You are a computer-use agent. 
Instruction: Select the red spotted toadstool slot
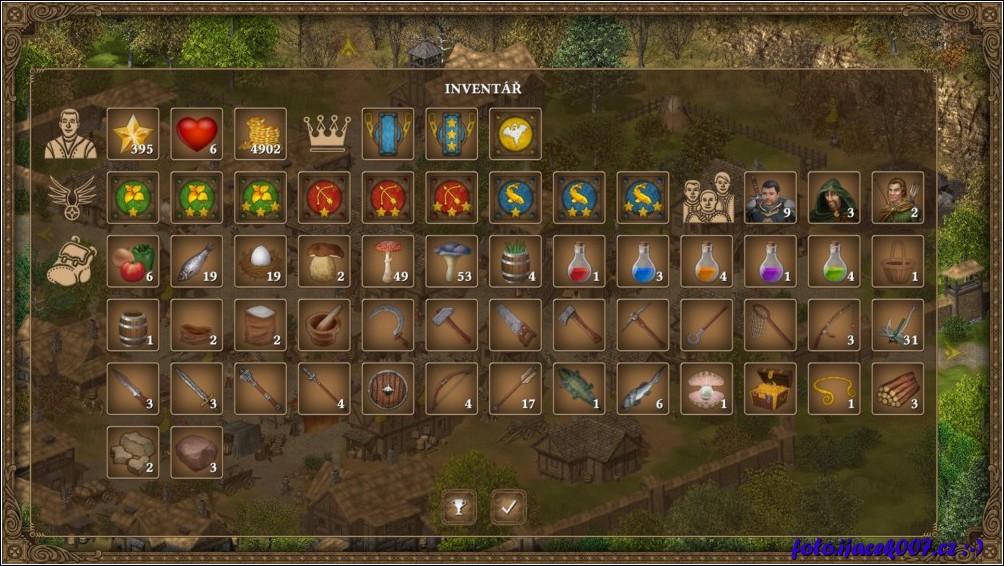coord(388,262)
